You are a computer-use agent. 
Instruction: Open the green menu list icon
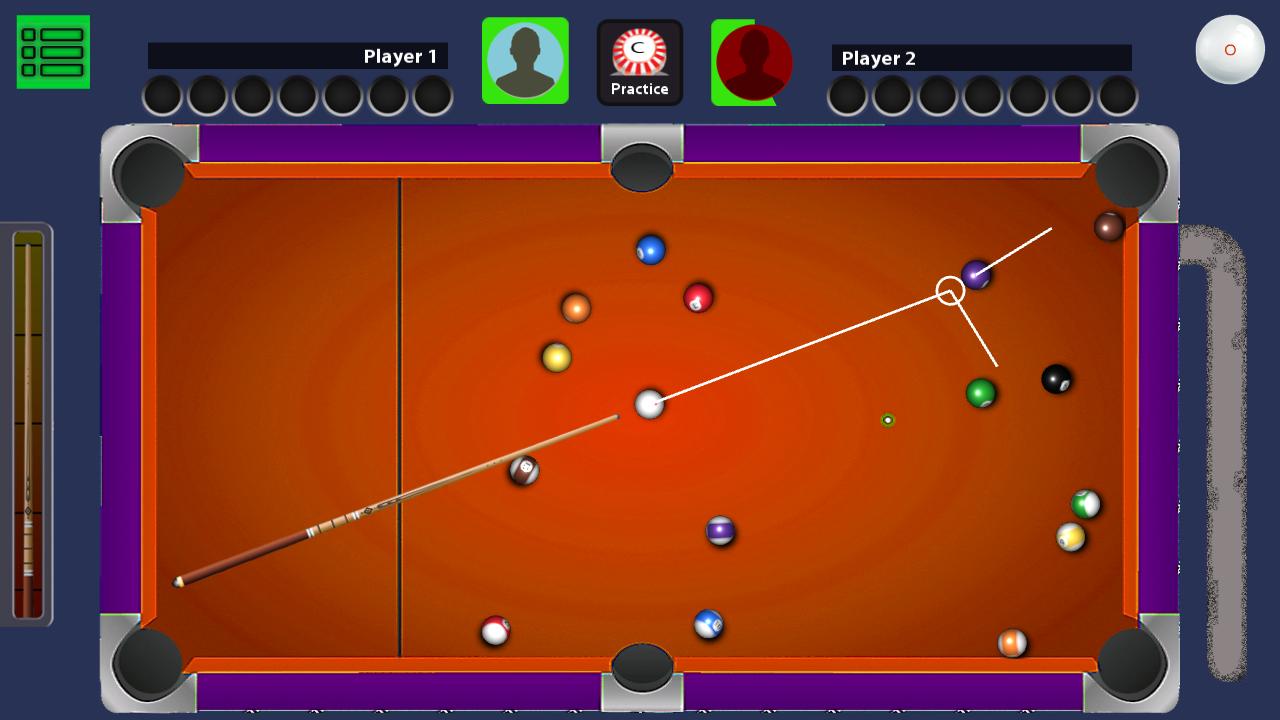[x=52, y=50]
